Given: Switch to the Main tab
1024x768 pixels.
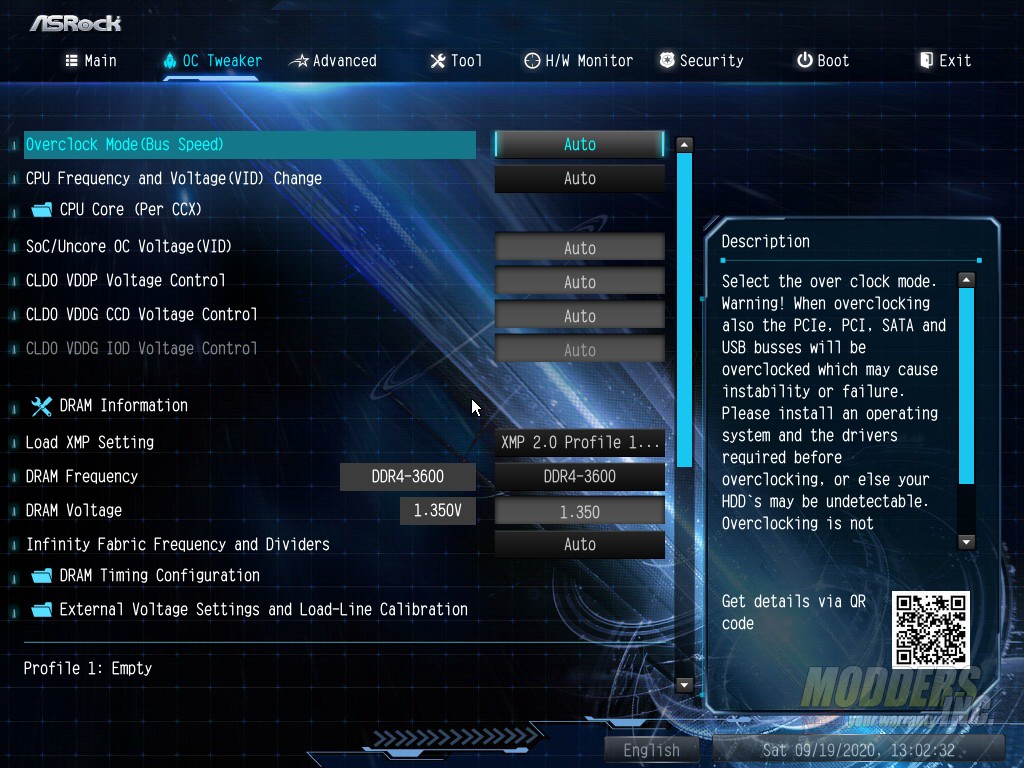Looking at the screenshot, I should coord(91,61).
